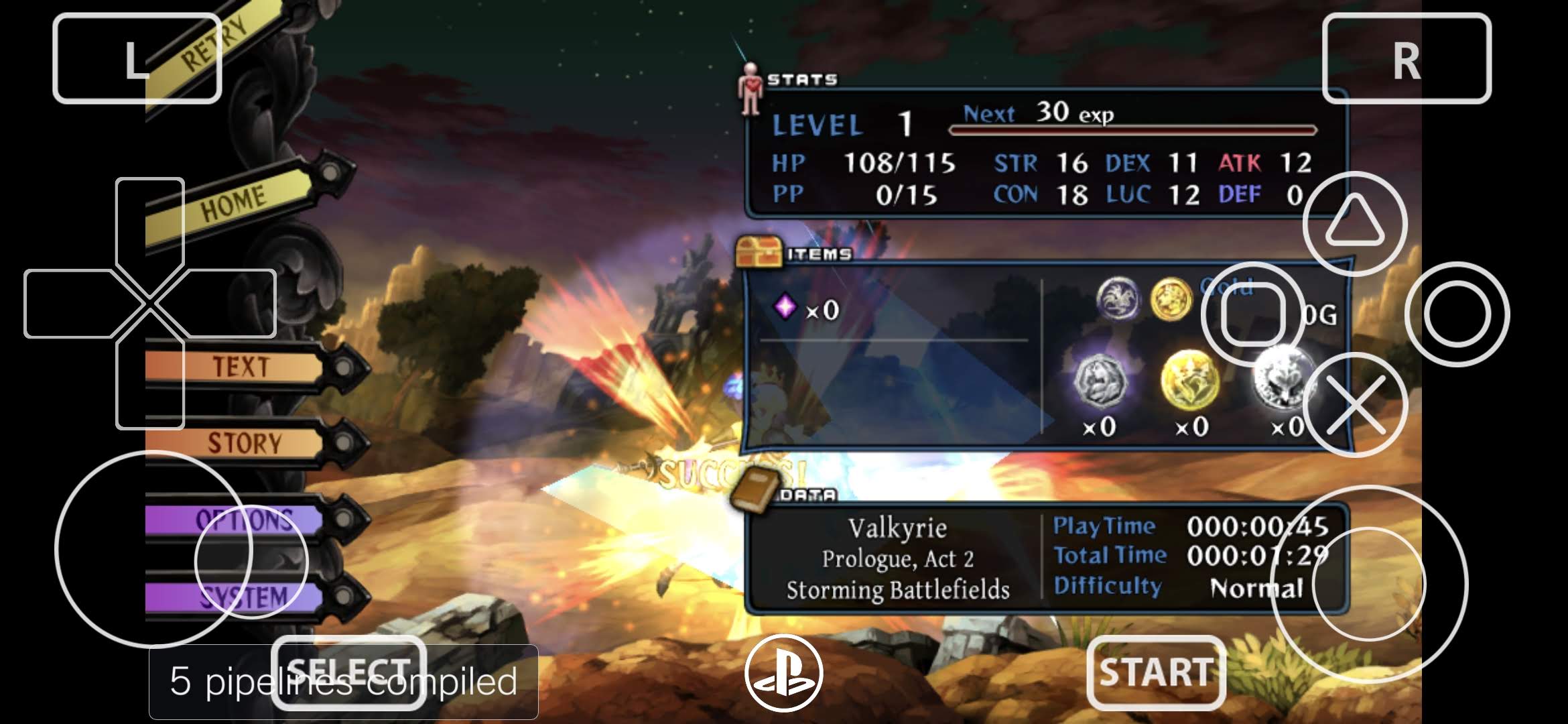This screenshot has height=724, width=1568.
Task: Select the SYSTEM menu entry
Action: pyautogui.click(x=244, y=596)
